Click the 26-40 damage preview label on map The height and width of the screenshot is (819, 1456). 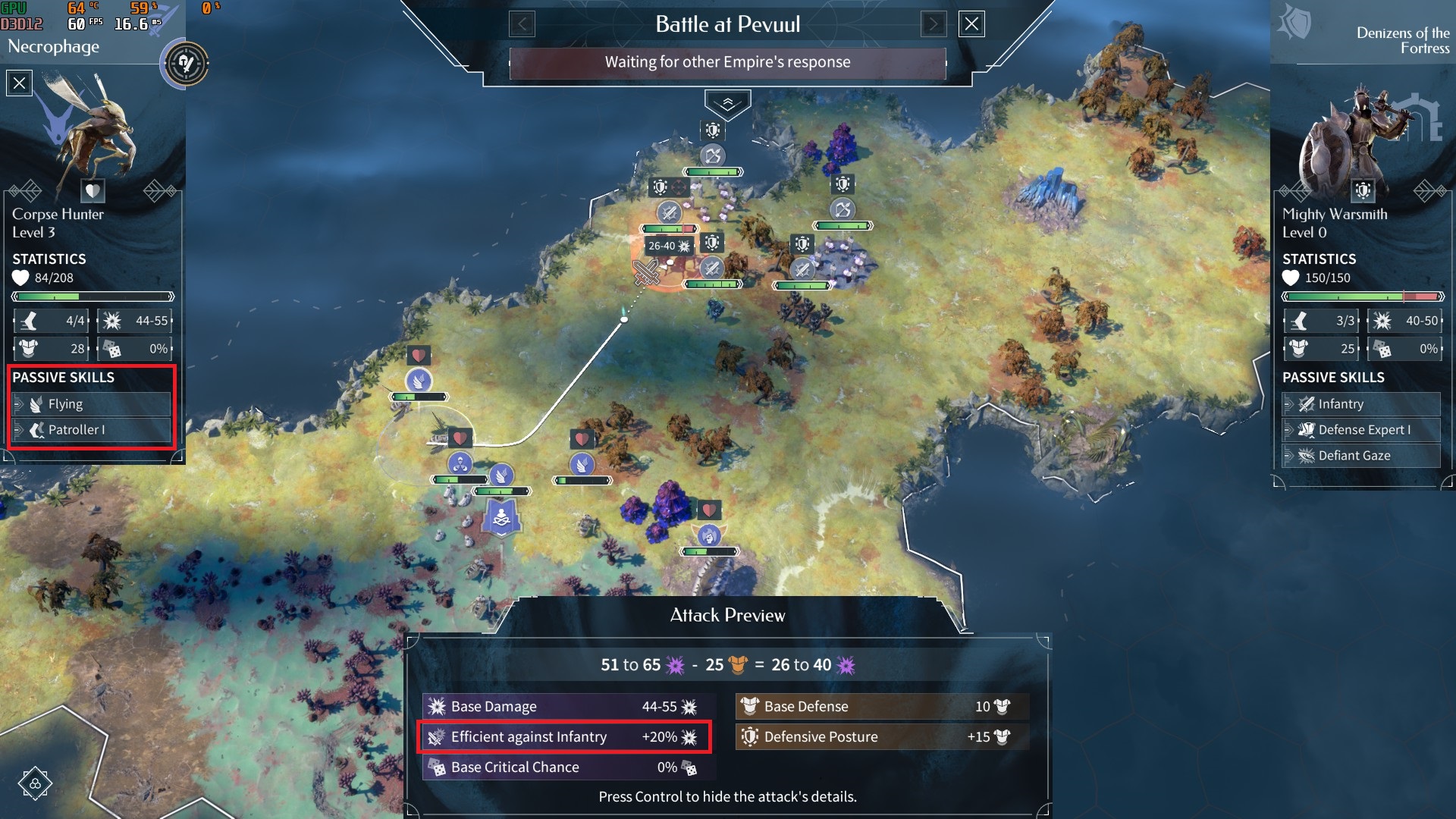pyautogui.click(x=667, y=246)
